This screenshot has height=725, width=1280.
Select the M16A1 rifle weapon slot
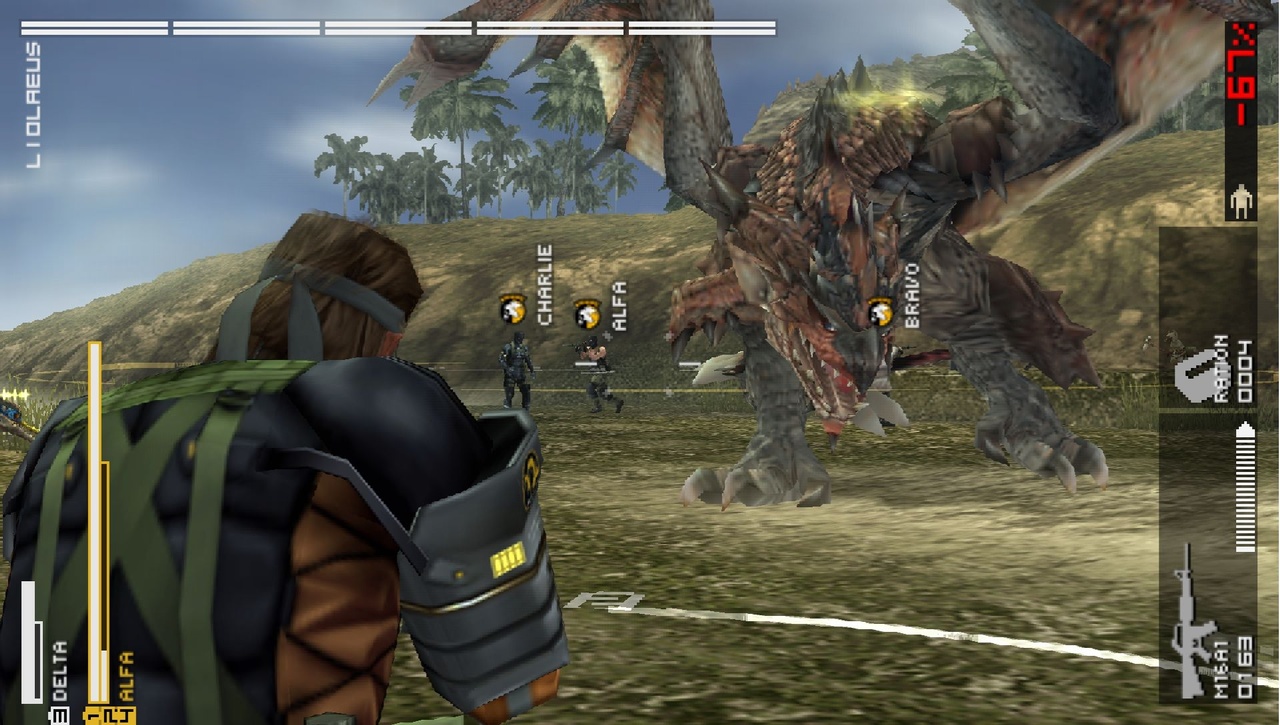click(x=1207, y=622)
